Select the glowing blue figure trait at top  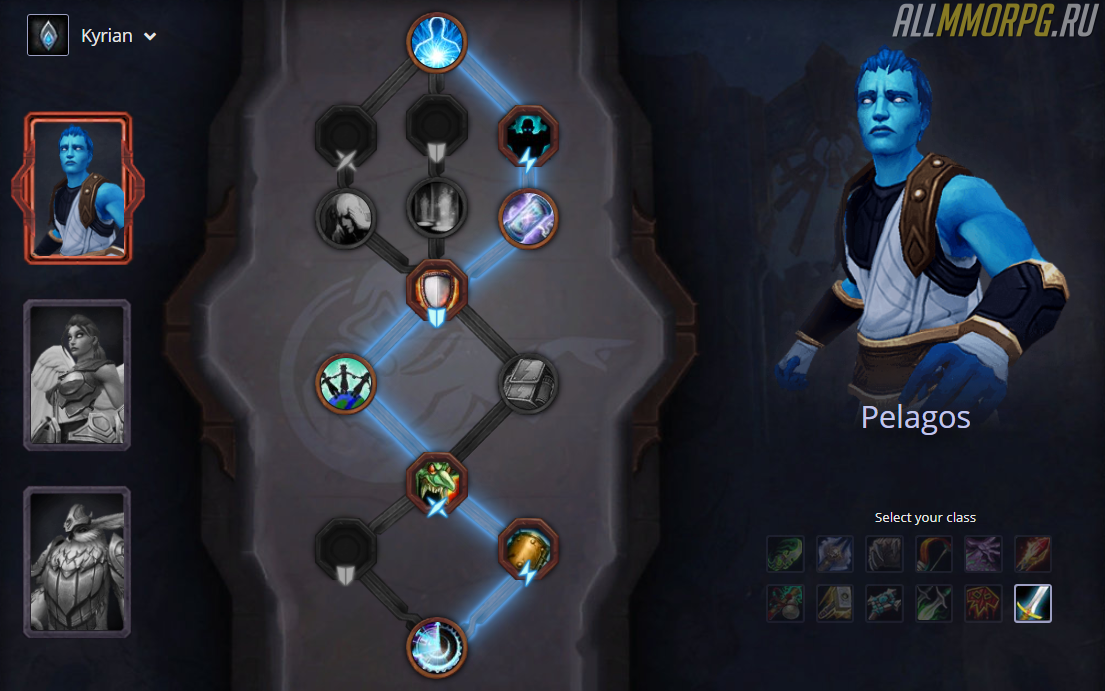(x=437, y=42)
